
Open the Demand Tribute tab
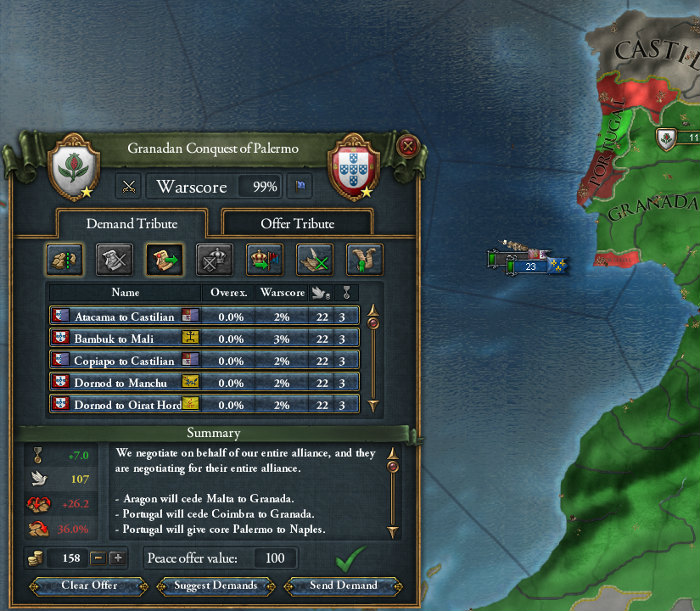pyautogui.click(x=131, y=223)
